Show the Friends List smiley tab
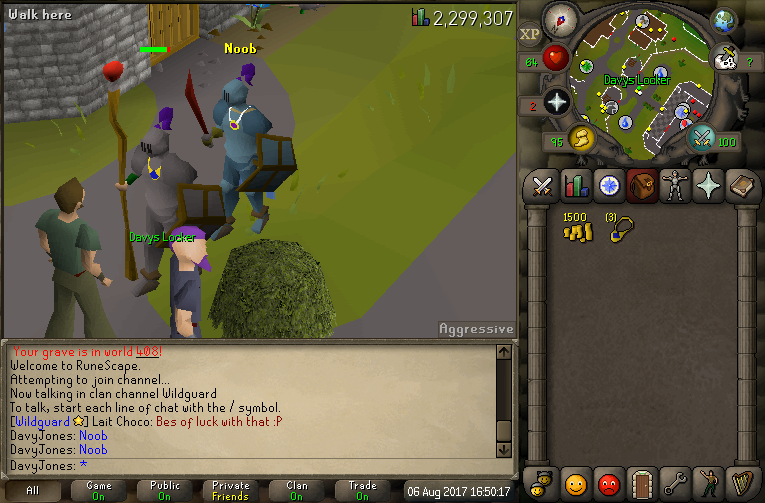This screenshot has width=765, height=503. tap(575, 481)
